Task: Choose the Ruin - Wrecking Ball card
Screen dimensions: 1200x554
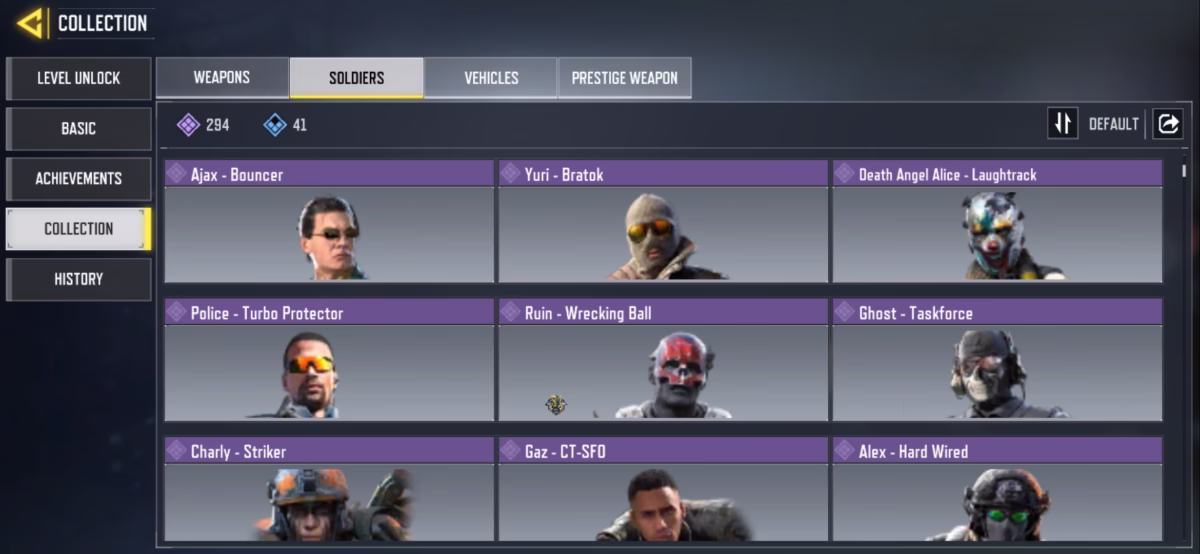Action: point(663,360)
